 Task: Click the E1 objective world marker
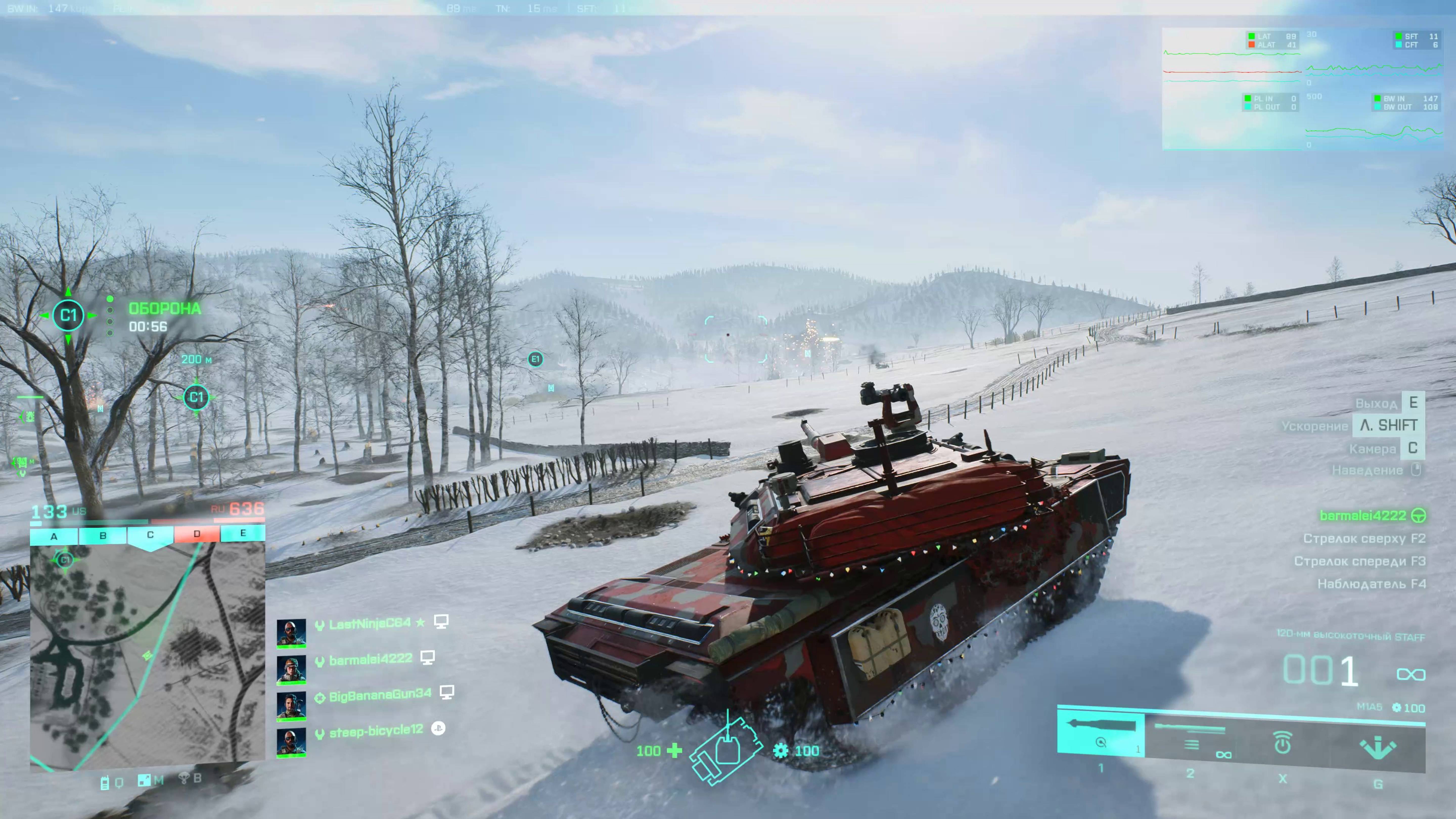pyautogui.click(x=535, y=359)
